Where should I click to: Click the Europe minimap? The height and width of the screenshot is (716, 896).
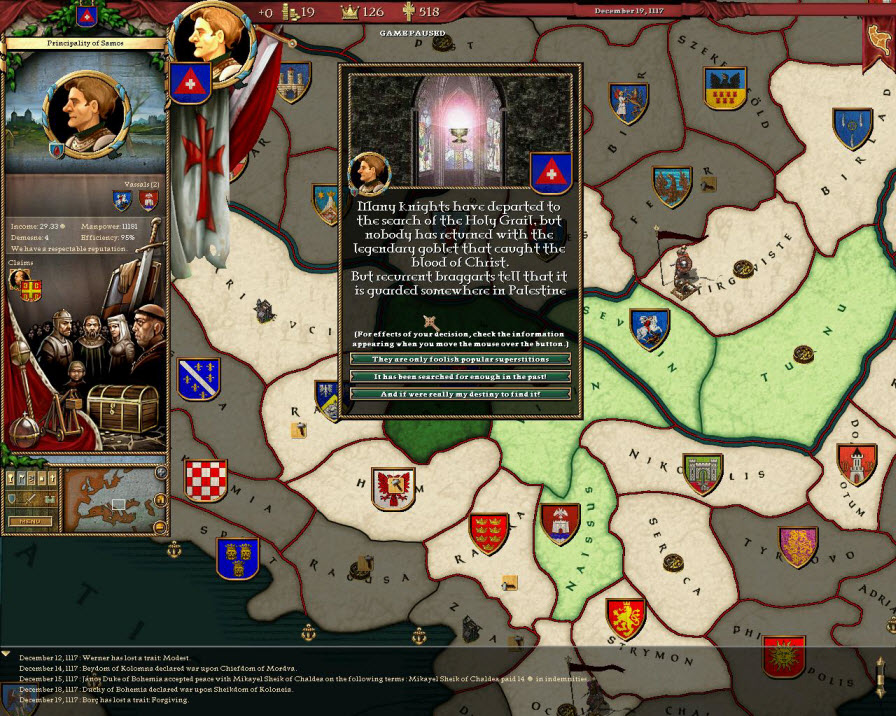[109, 500]
